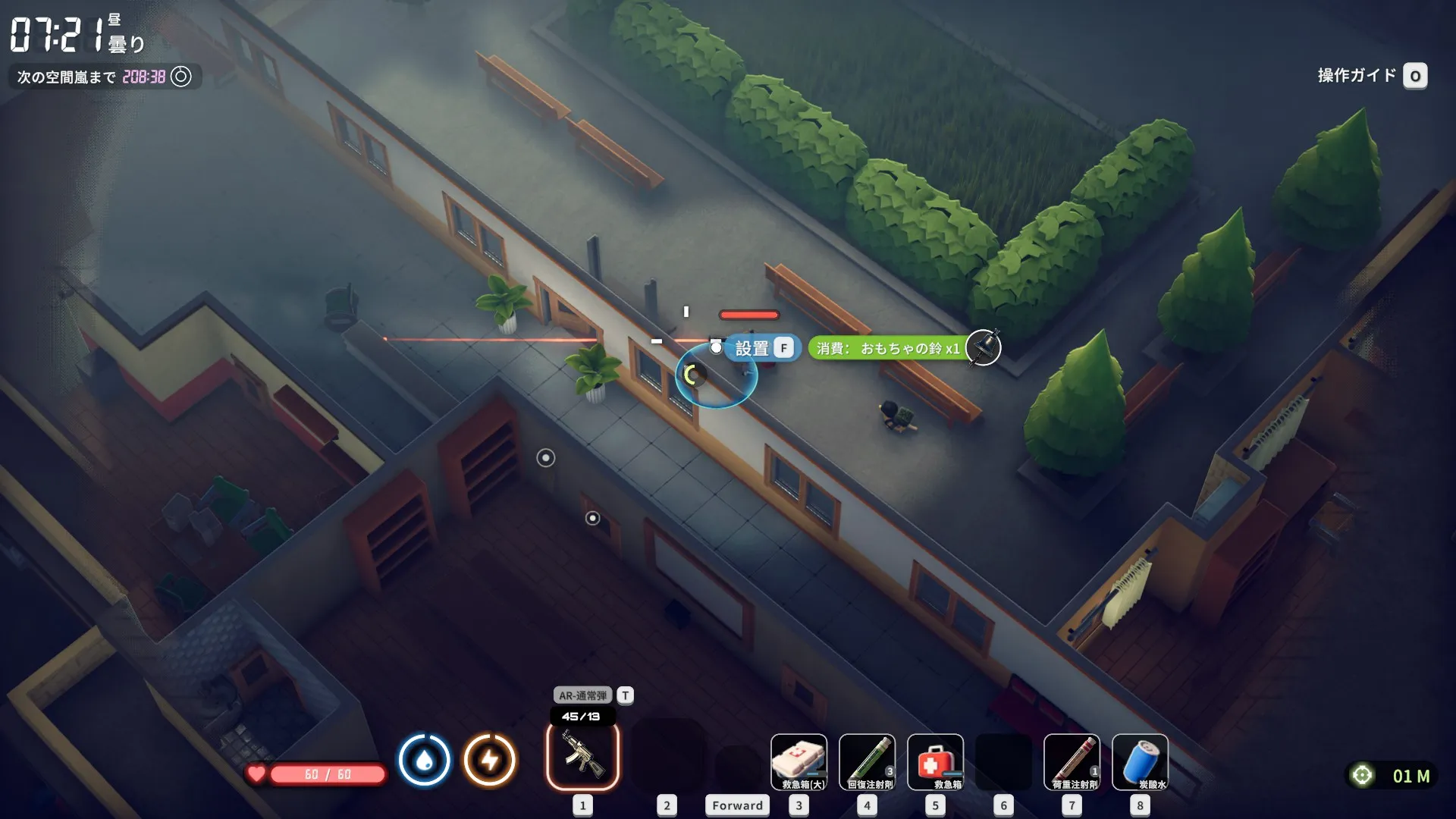1456x819 pixels.
Task: Open the 操作ガイド controls guide
Action: [x=1371, y=76]
